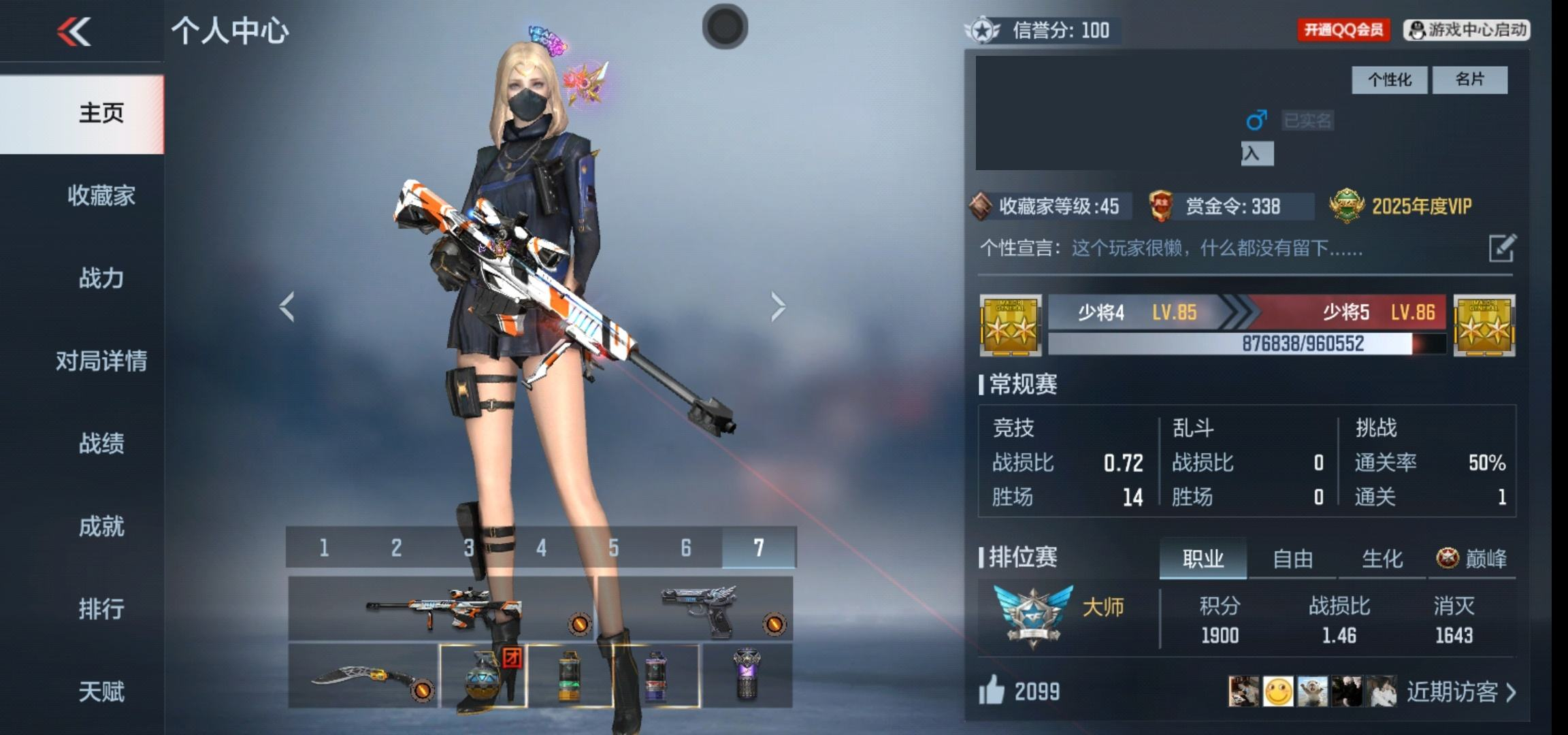Select loadout slot number 1
This screenshot has width=1568, height=735.
coord(324,547)
